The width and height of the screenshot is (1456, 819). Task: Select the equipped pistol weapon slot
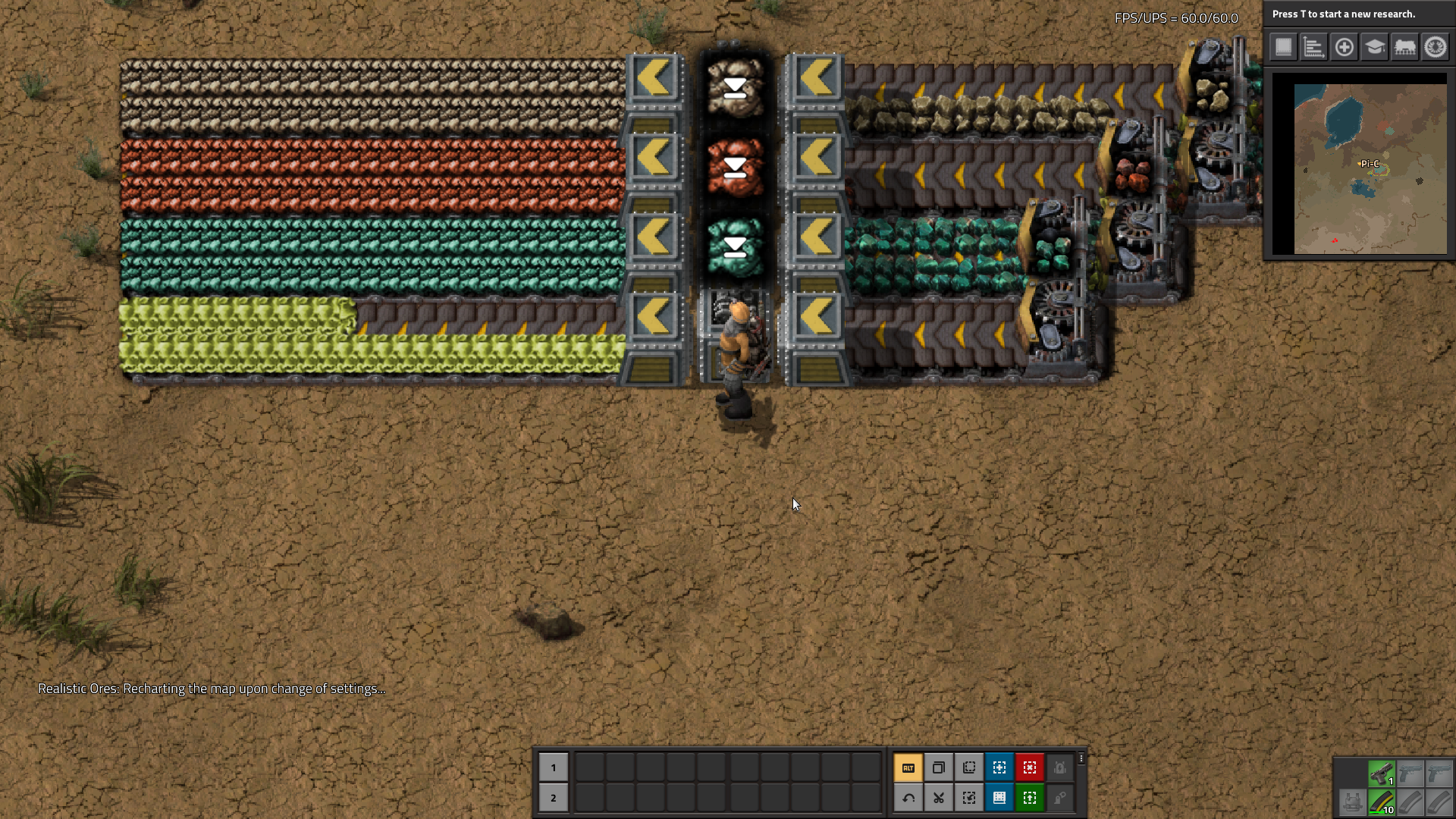pyautogui.click(x=1381, y=773)
